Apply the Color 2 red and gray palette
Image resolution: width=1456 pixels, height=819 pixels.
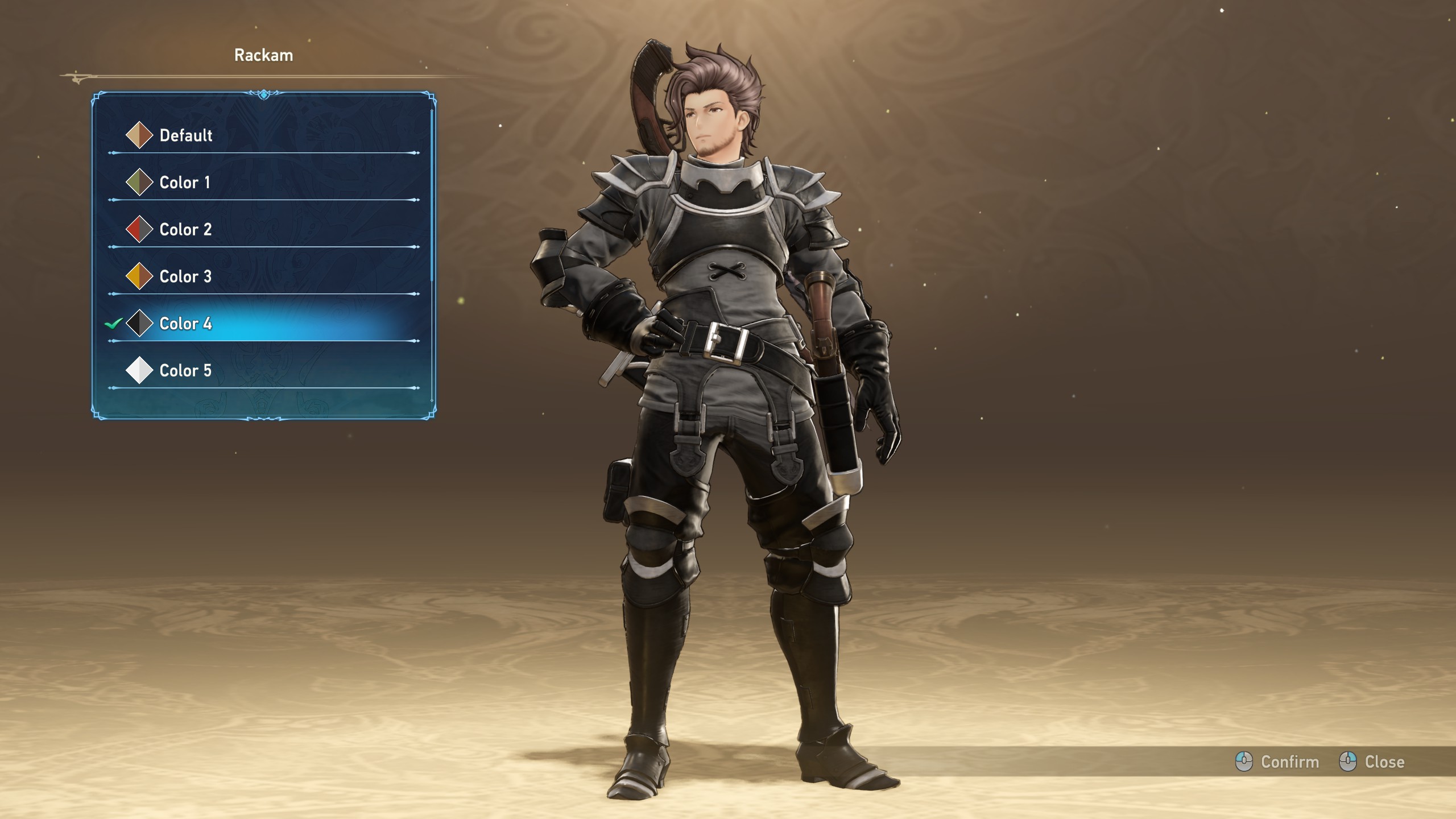tap(185, 230)
